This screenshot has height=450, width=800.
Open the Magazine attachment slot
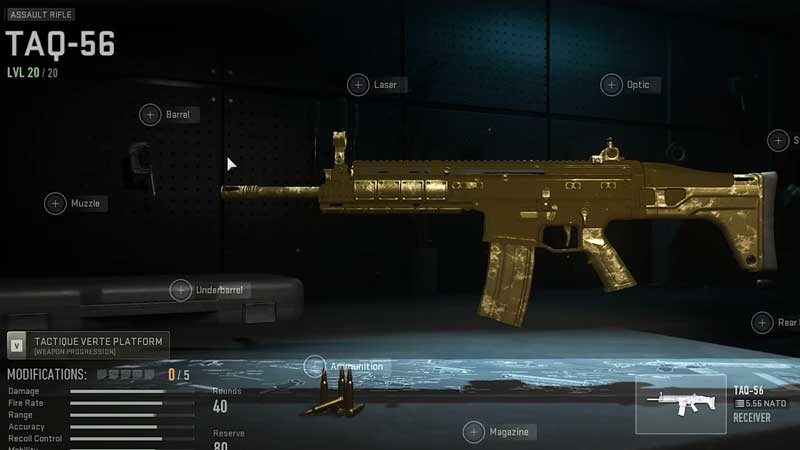474,432
